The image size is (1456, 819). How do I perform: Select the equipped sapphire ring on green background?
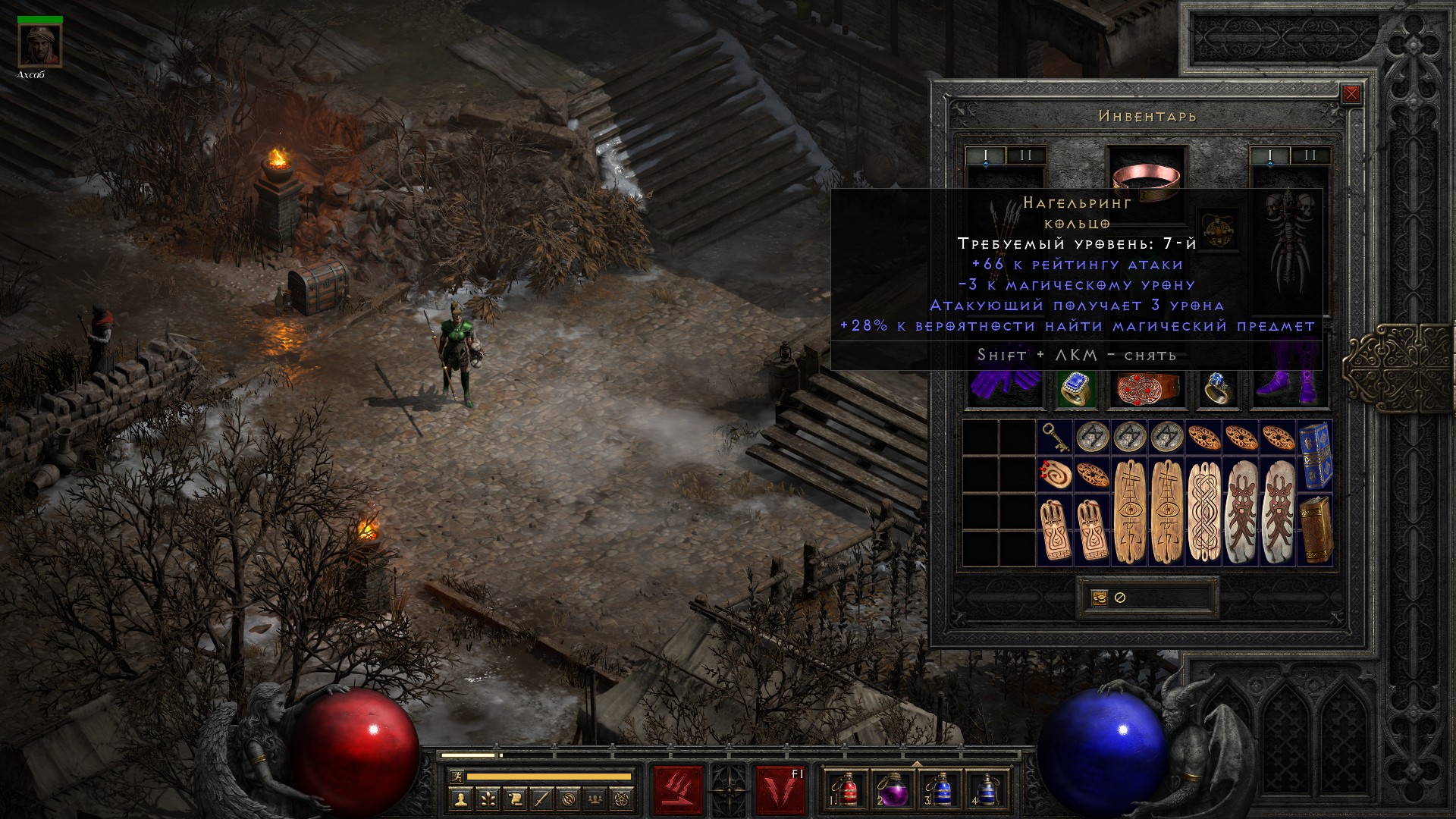tap(1075, 389)
